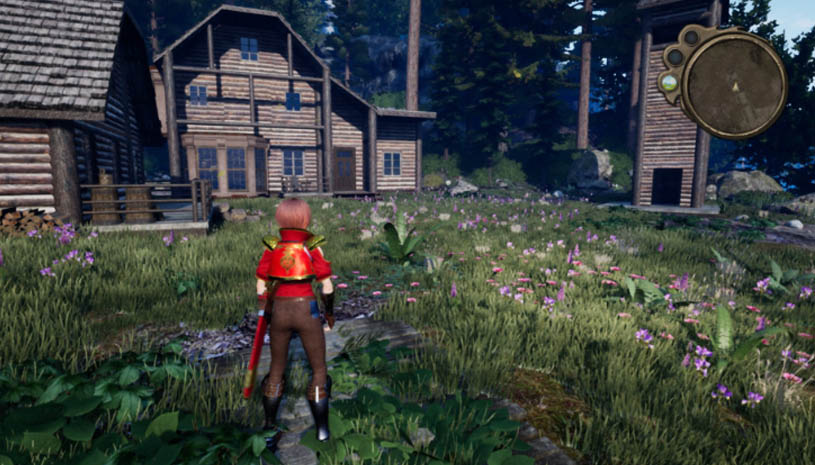The width and height of the screenshot is (815, 465).
Task: Select the lit green orb beside the minimap
Action: pos(669,83)
